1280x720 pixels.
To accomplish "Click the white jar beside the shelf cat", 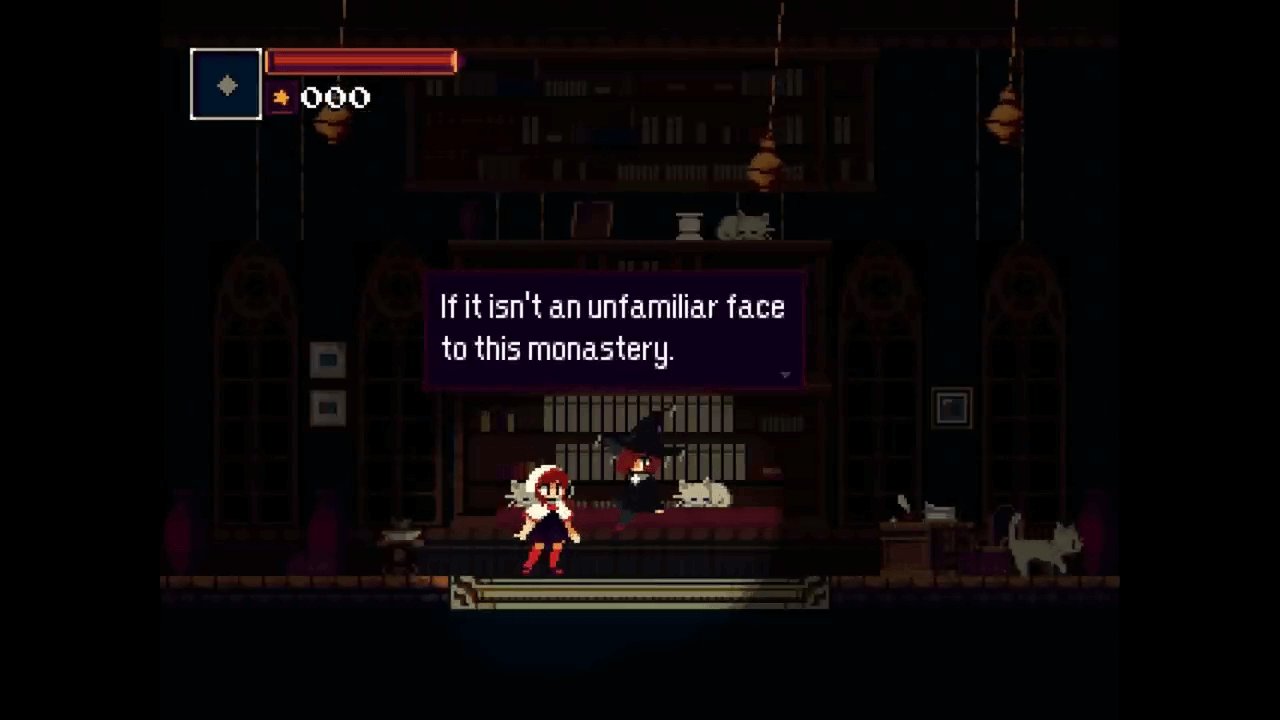I will coord(688,225).
